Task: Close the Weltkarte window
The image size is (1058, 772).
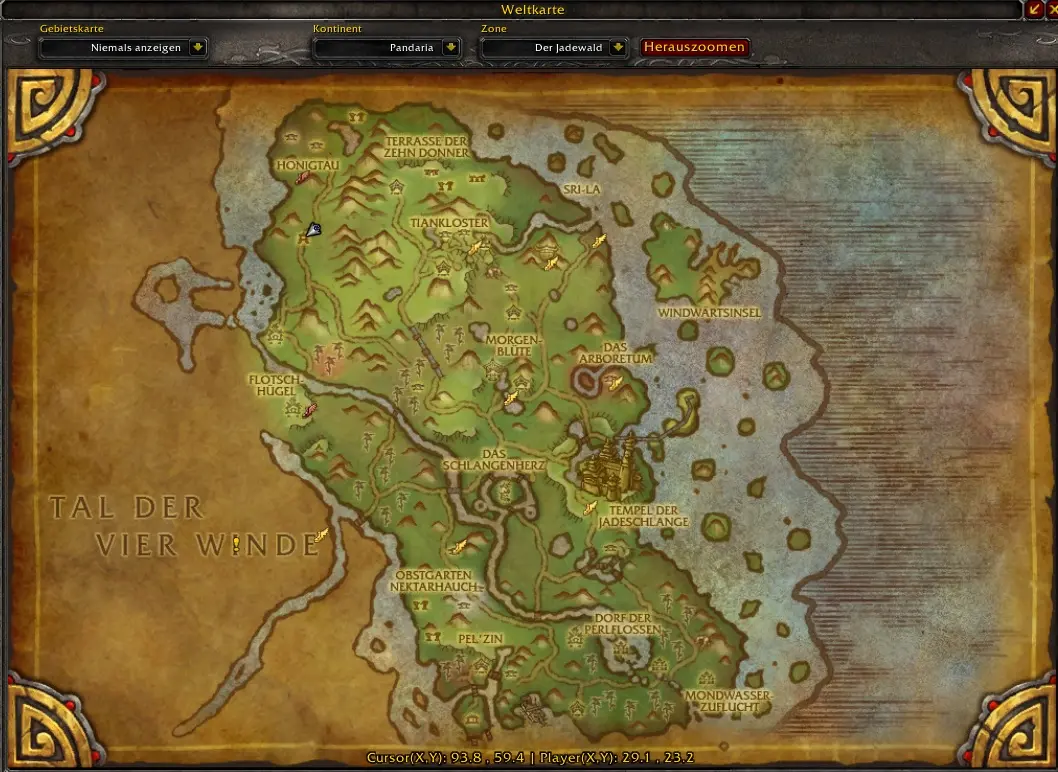Action: click(1052, 9)
